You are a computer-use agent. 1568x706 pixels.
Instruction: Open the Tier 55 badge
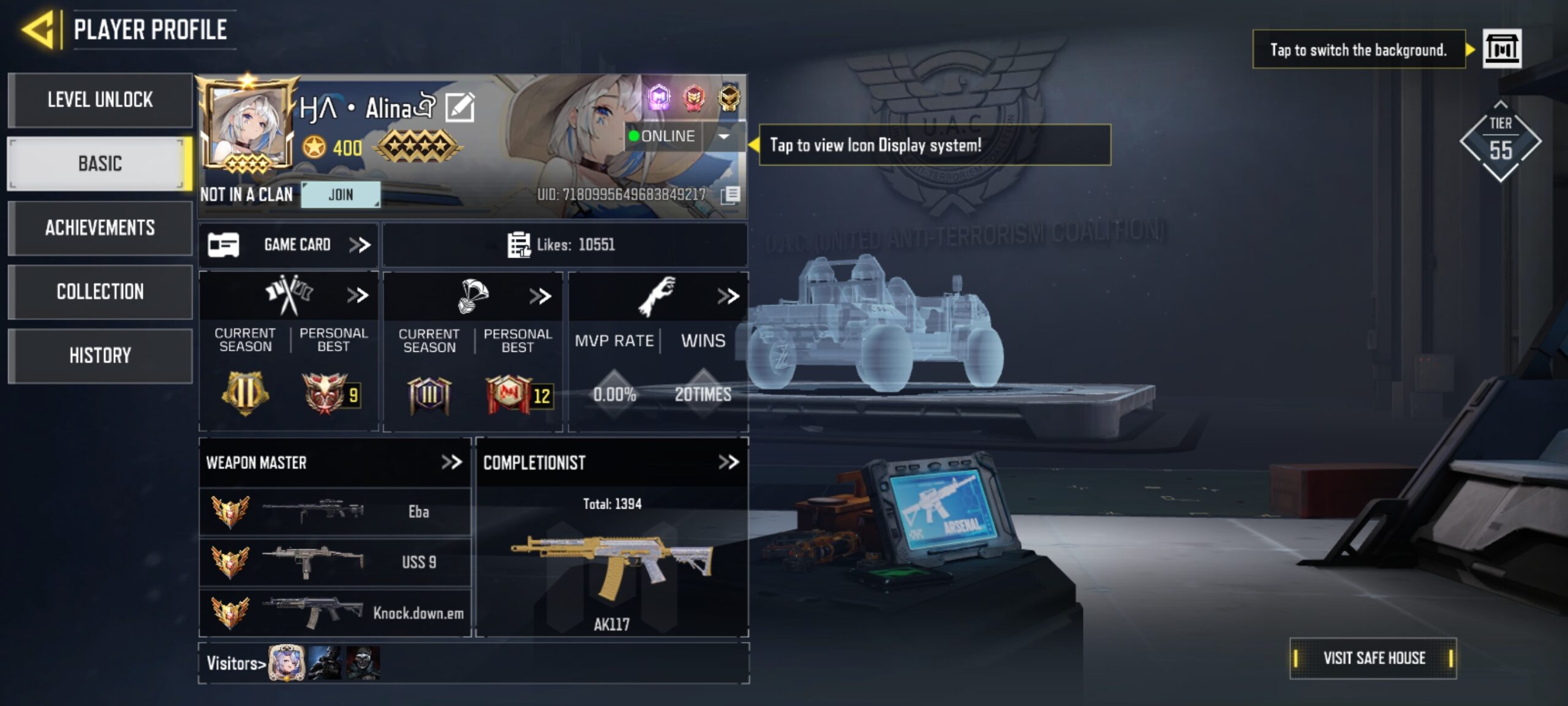[x=1500, y=142]
